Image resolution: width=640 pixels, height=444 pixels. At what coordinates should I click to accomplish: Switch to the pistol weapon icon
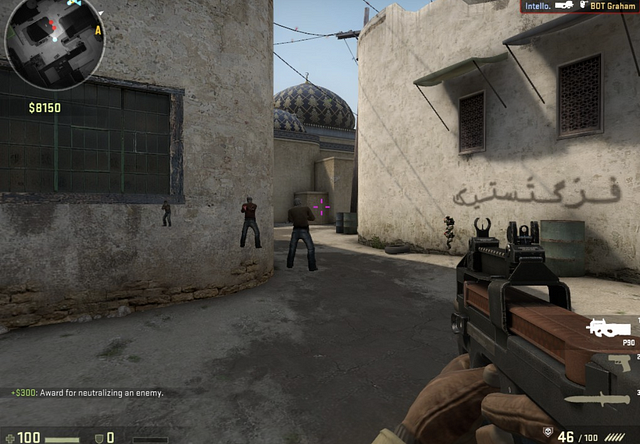point(620,364)
